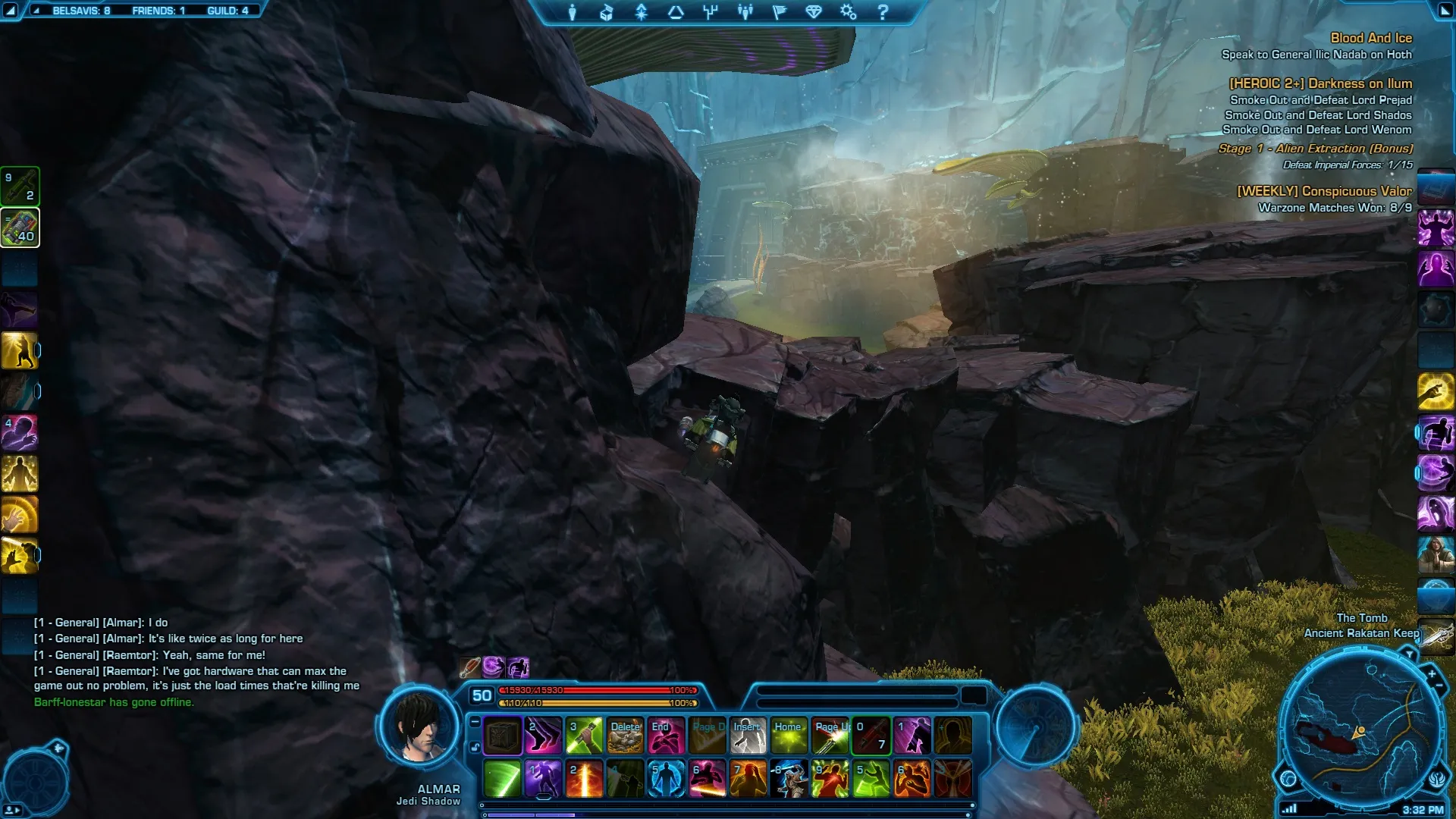Viewport: 1456px width, 819px height.
Task: Activate the Delete-bound rock throw ability
Action: click(626, 736)
